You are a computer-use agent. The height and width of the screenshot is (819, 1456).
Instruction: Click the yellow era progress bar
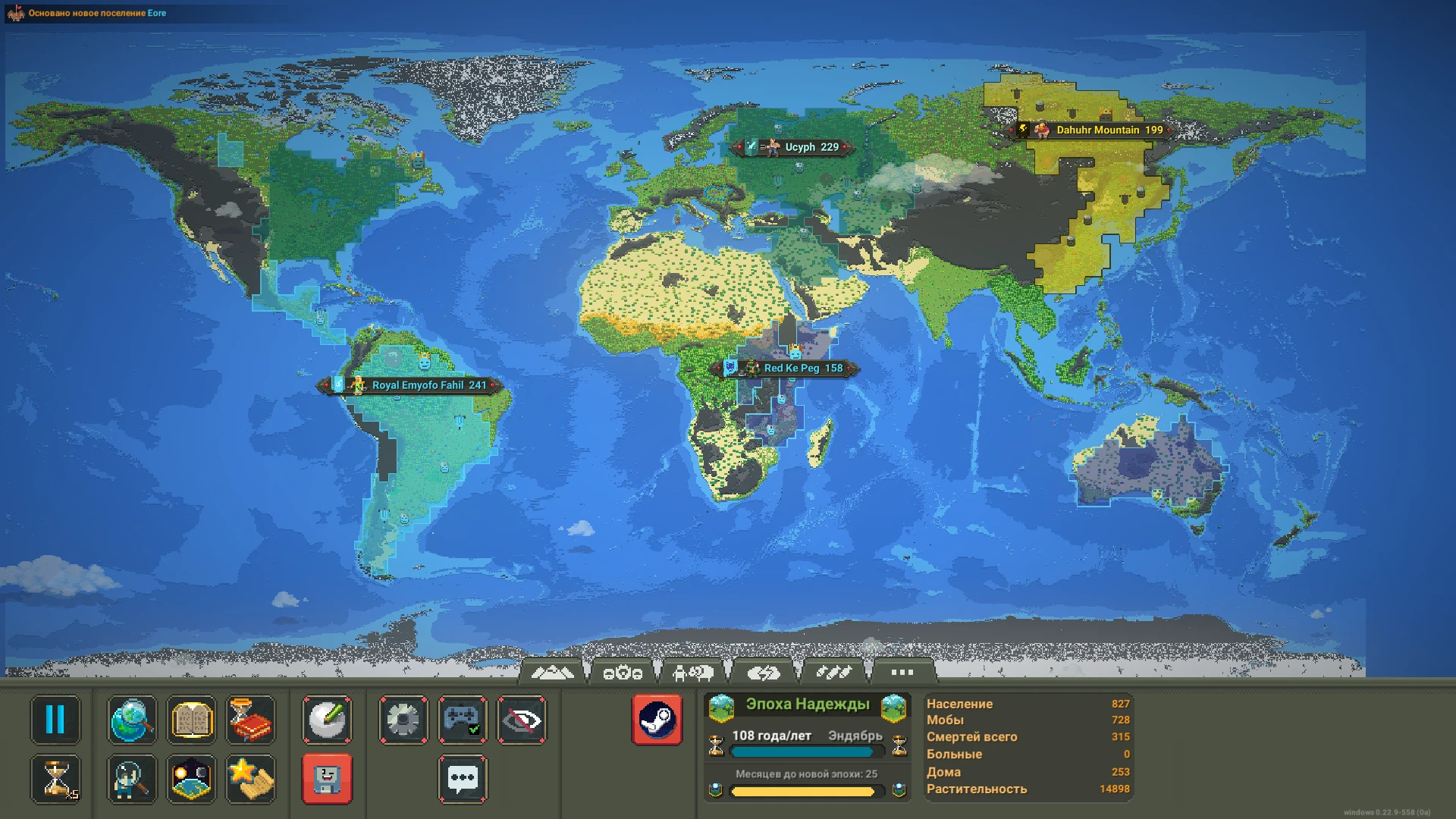click(808, 791)
